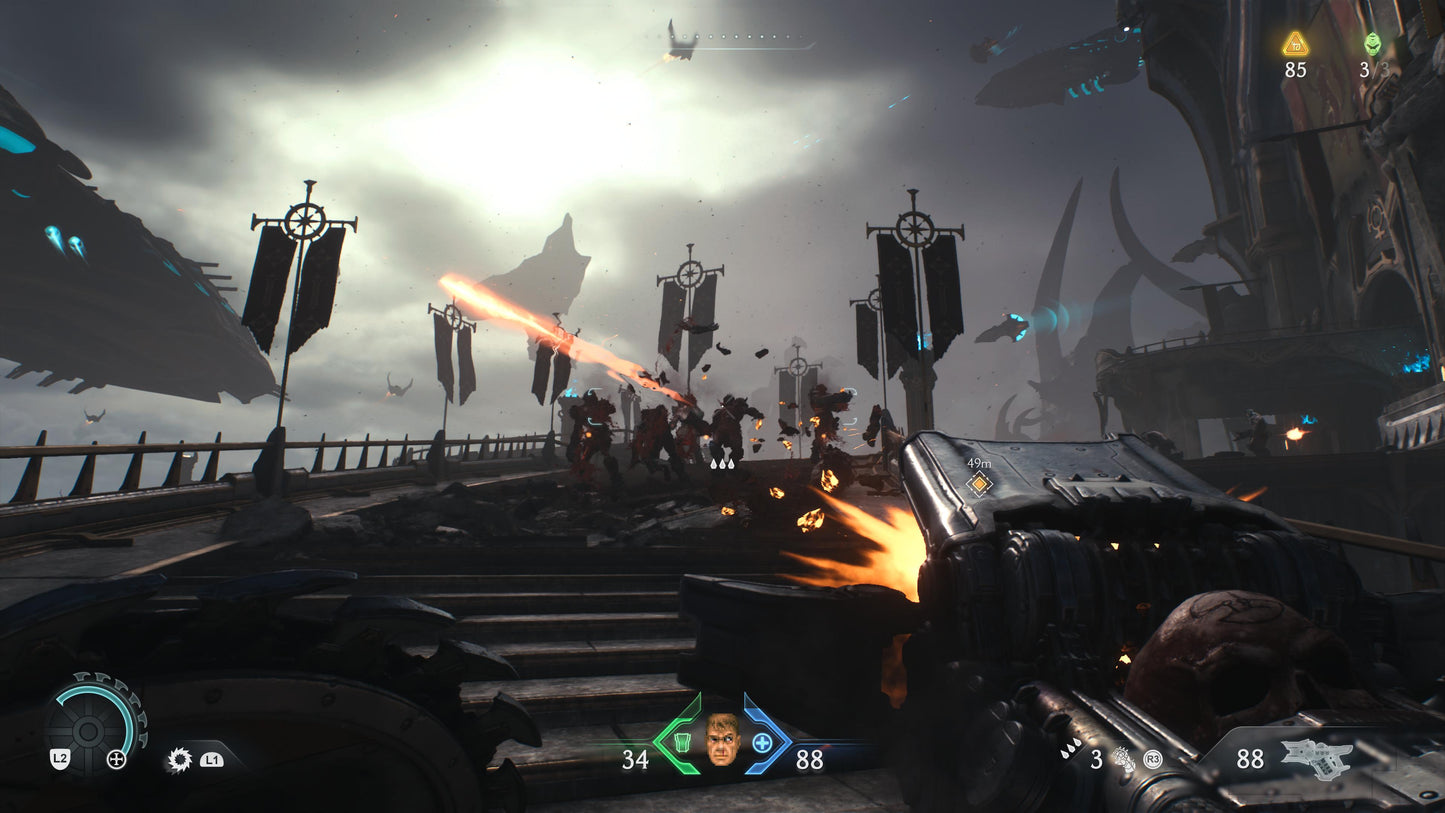Click the R3 Blood Punch button badge
The image size is (1445, 813).
(x=1152, y=758)
